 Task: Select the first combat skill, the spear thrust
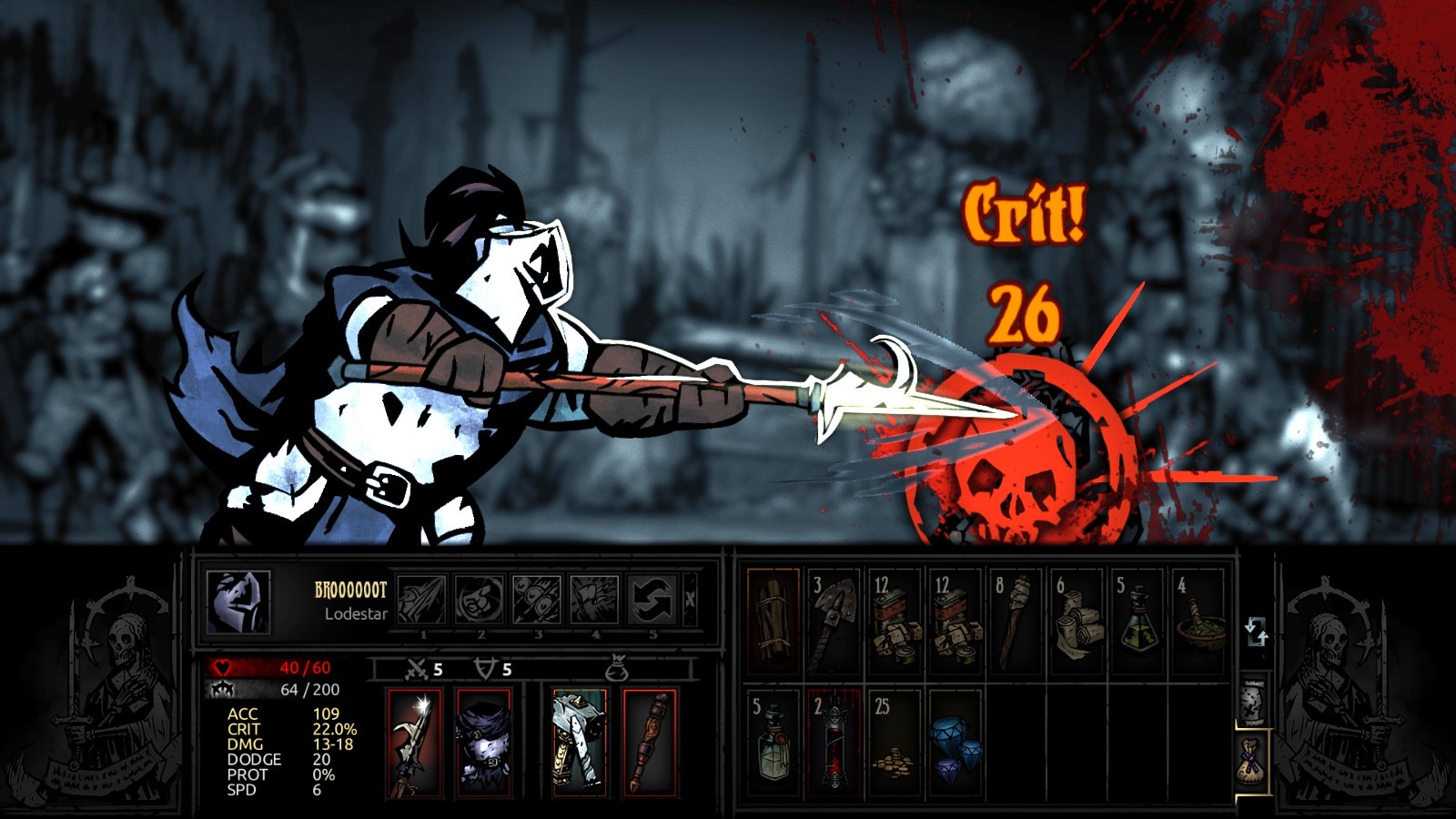(x=422, y=600)
